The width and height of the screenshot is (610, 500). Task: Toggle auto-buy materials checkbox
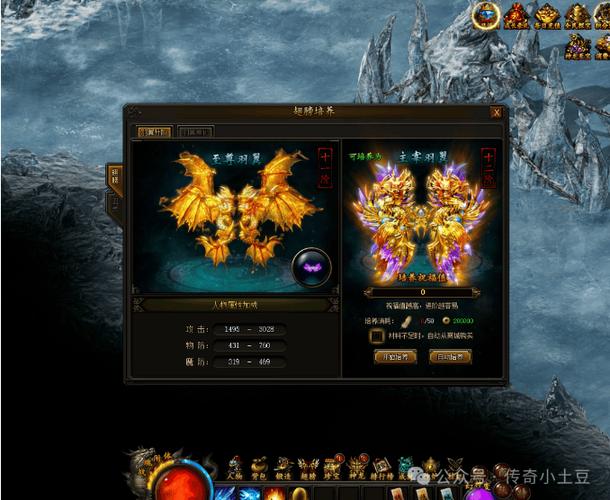376,337
